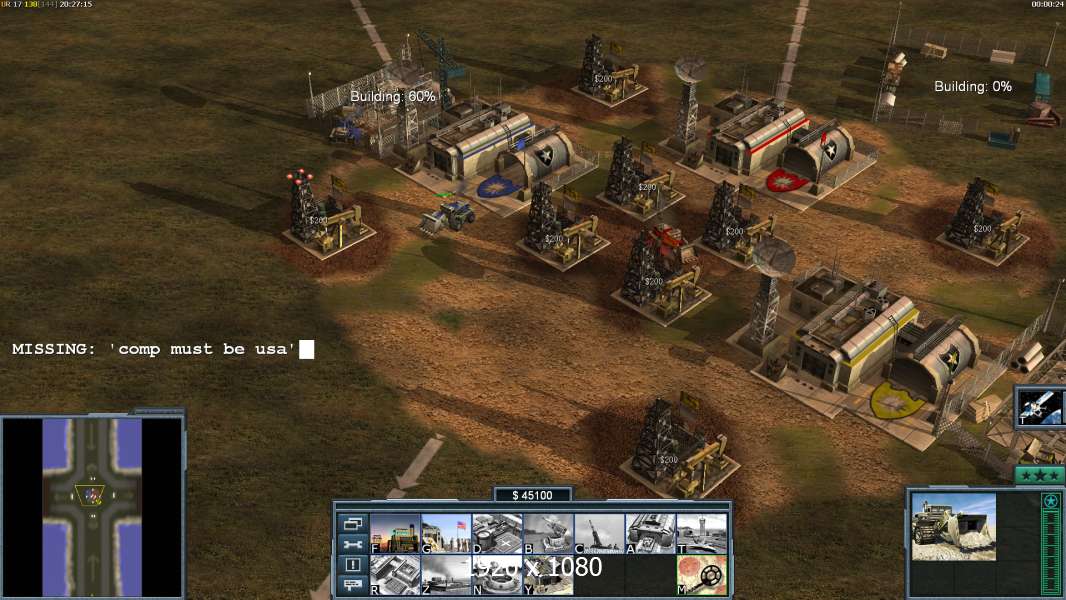Select the Airfield icon with the control tower

(x=701, y=534)
